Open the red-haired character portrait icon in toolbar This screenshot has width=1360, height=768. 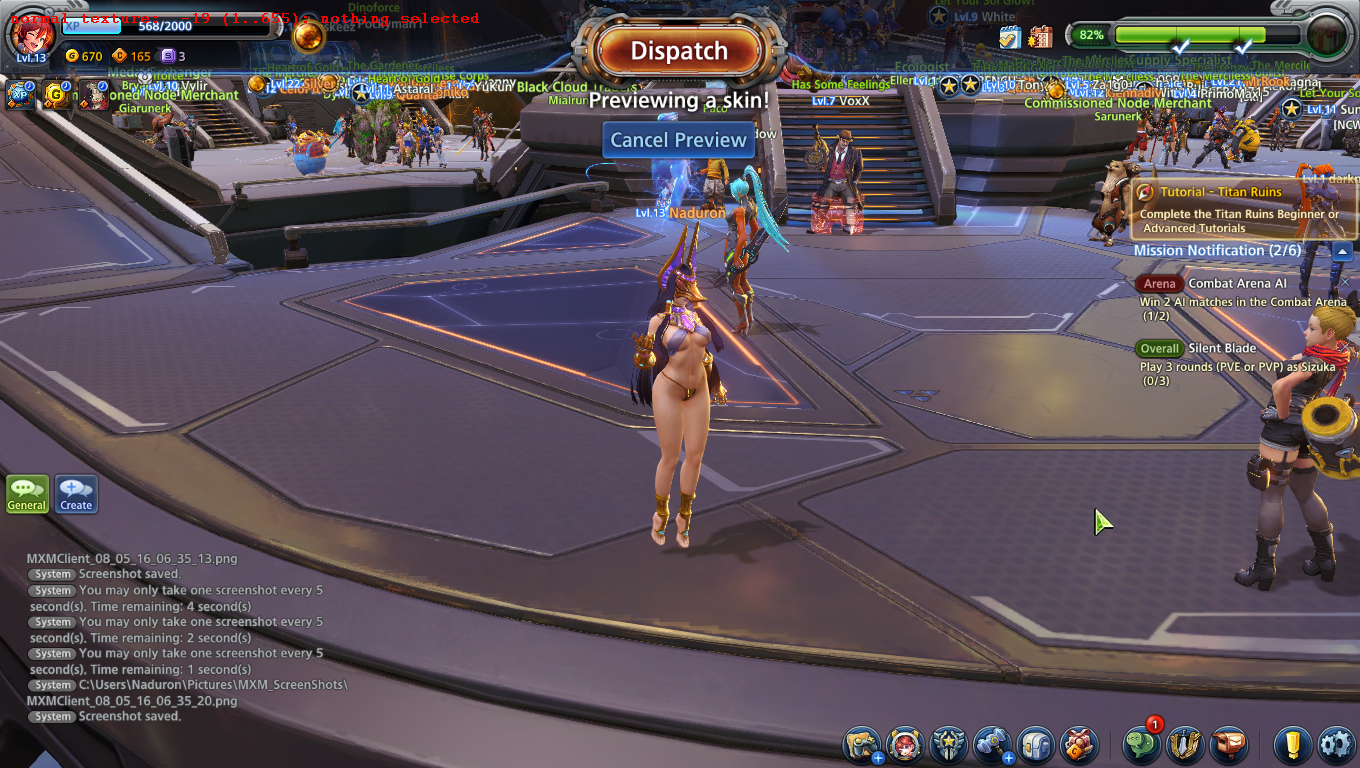coord(905,745)
